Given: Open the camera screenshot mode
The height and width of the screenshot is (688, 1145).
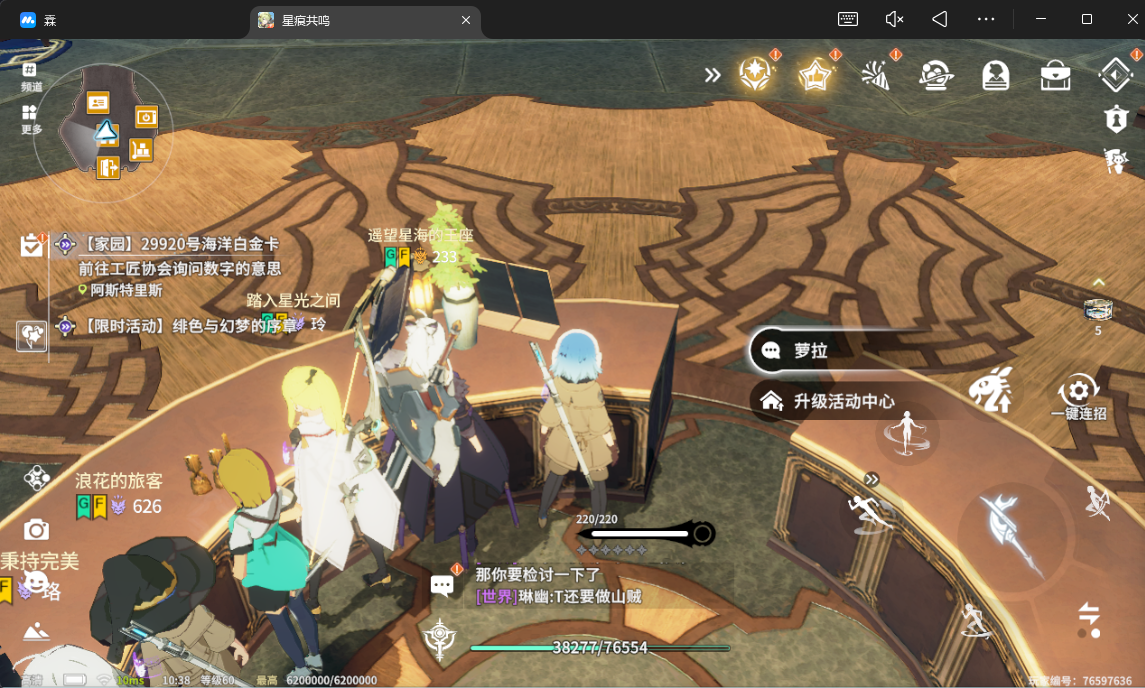Looking at the screenshot, I should pyautogui.click(x=37, y=529).
